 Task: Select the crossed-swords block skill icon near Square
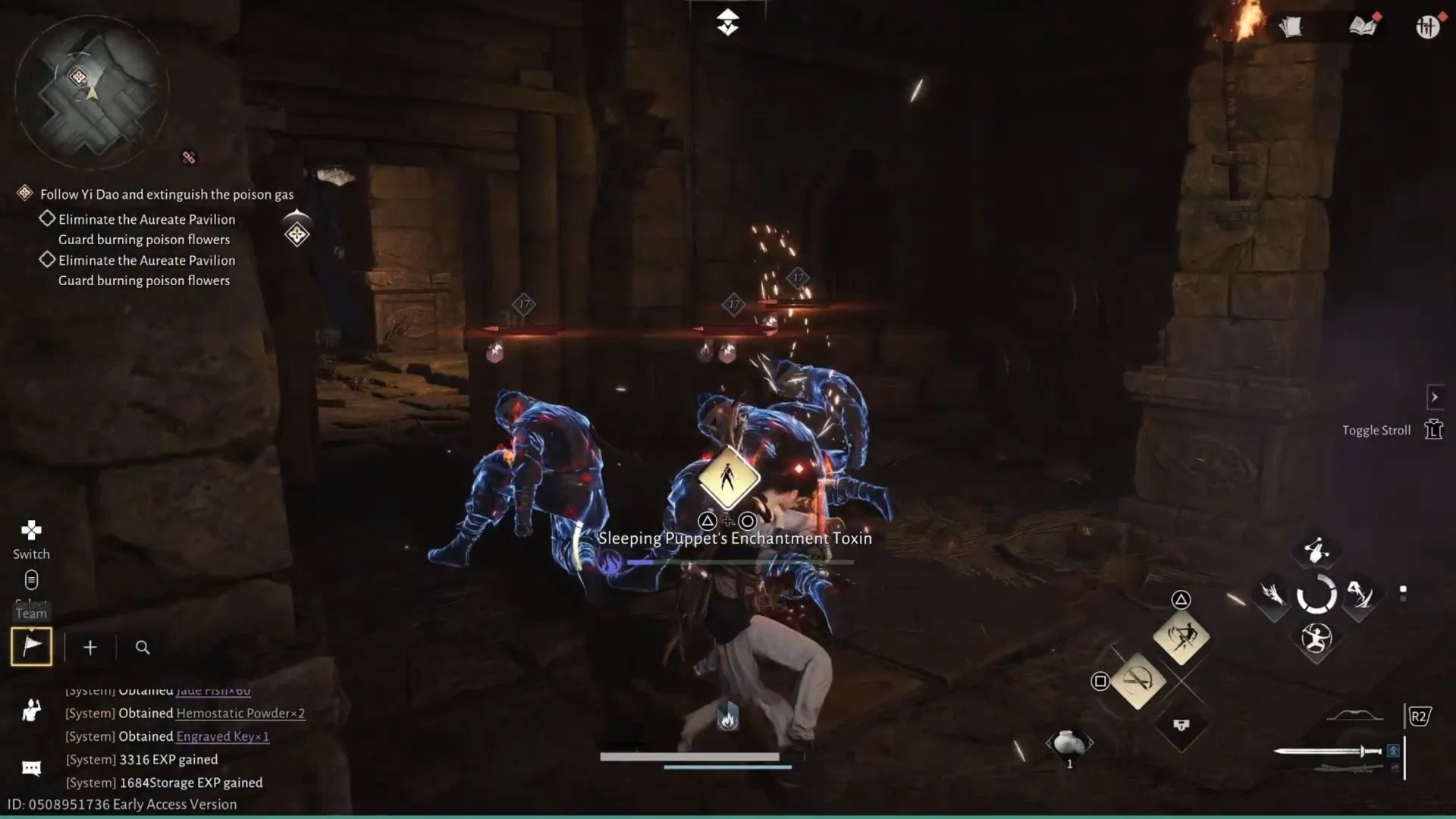pos(1137,679)
